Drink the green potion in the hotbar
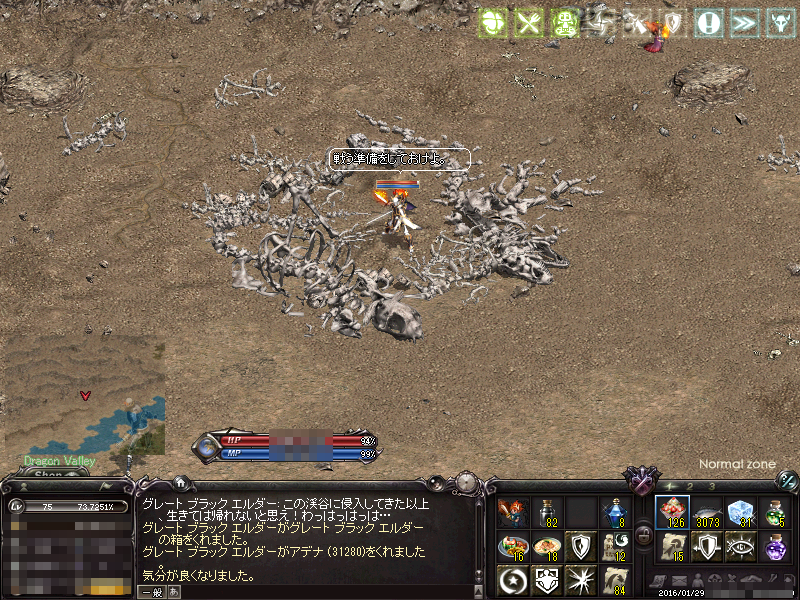Screen dimensions: 800x600 pyautogui.click(x=776, y=513)
